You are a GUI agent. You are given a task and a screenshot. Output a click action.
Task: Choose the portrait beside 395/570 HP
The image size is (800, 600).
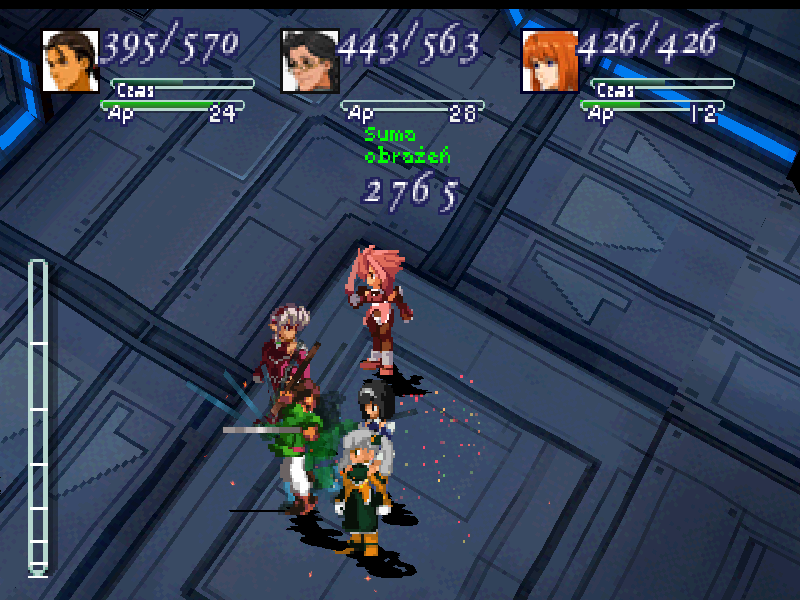pos(70,61)
